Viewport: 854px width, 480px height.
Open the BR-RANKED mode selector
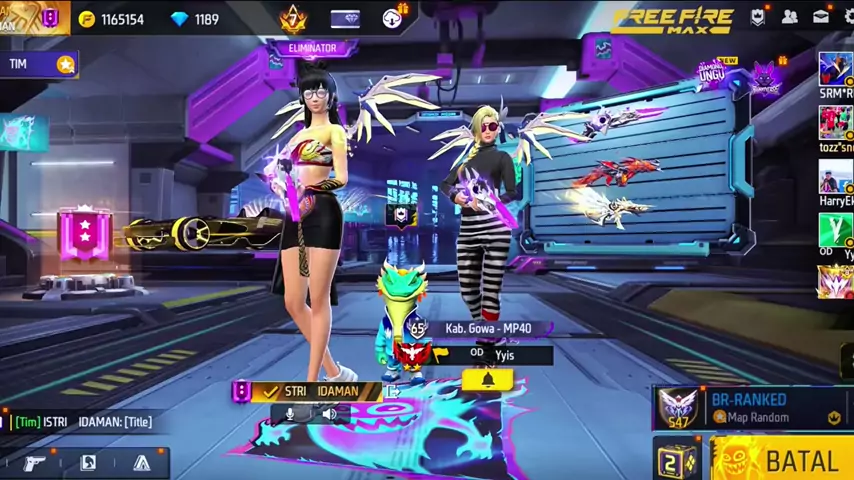752,407
